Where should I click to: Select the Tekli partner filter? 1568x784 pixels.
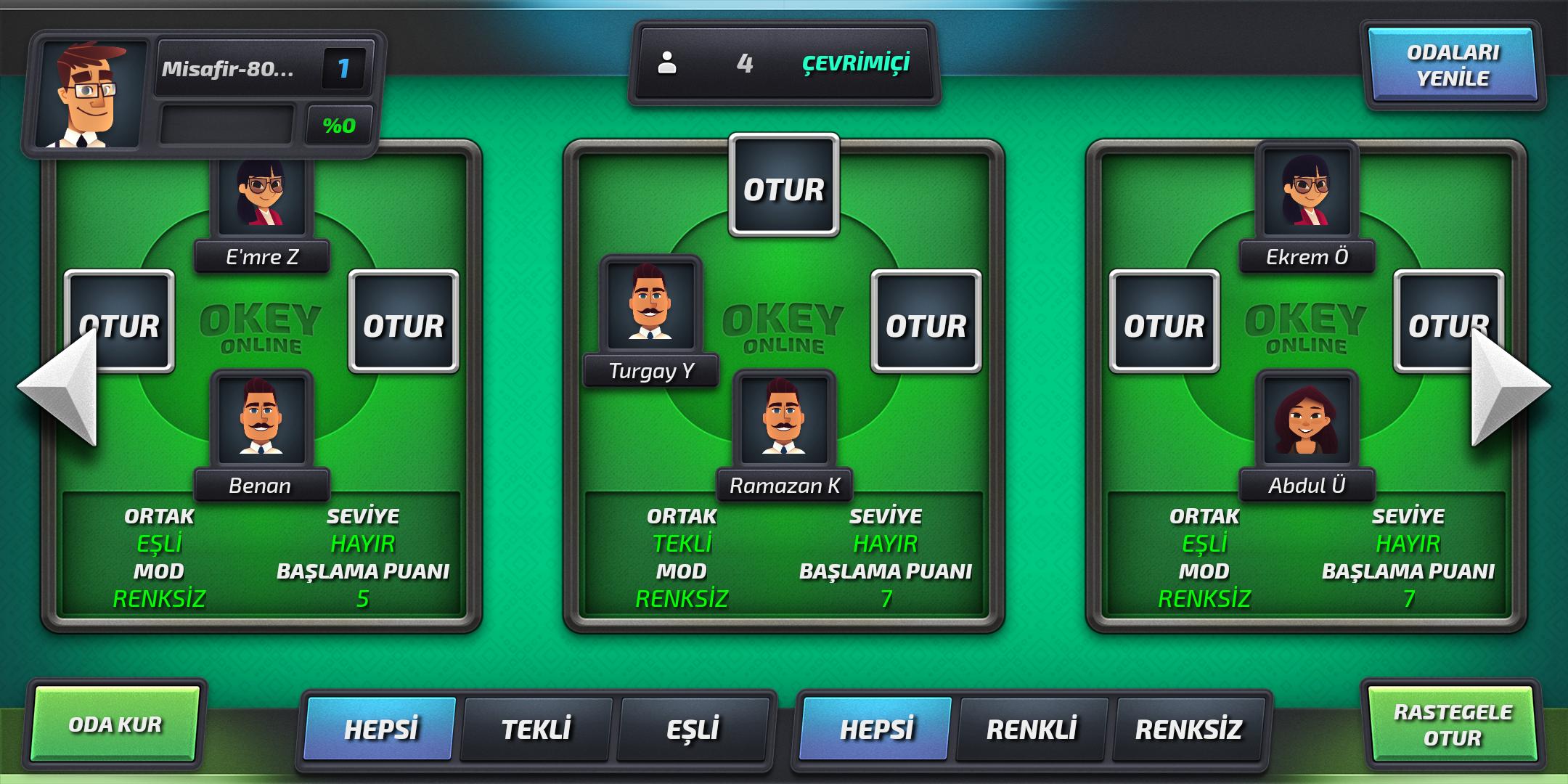pyautogui.click(x=536, y=729)
